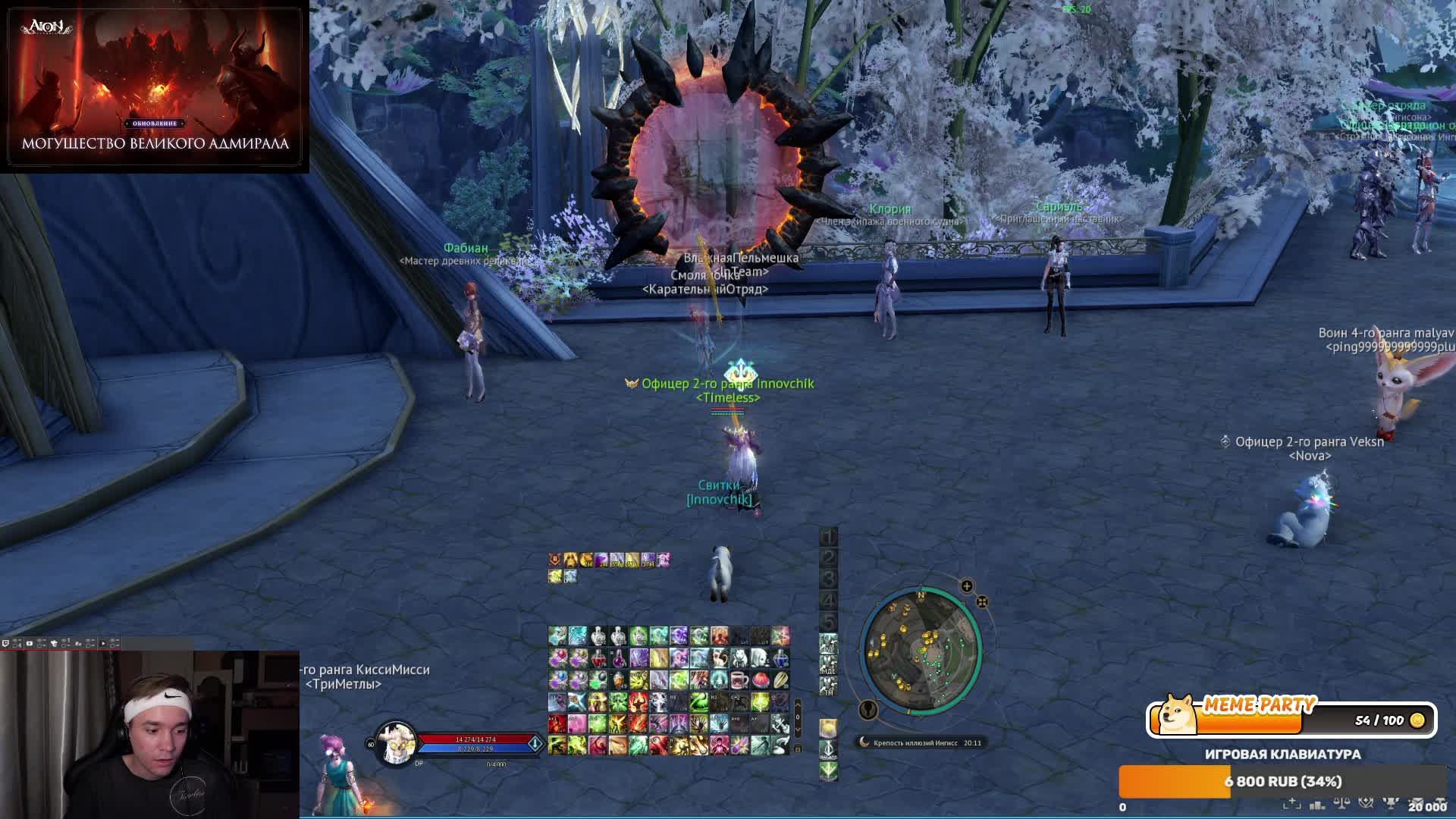This screenshot has height=819, width=1456.
Task: Click the hotbar lock icon
Action: [x=797, y=748]
